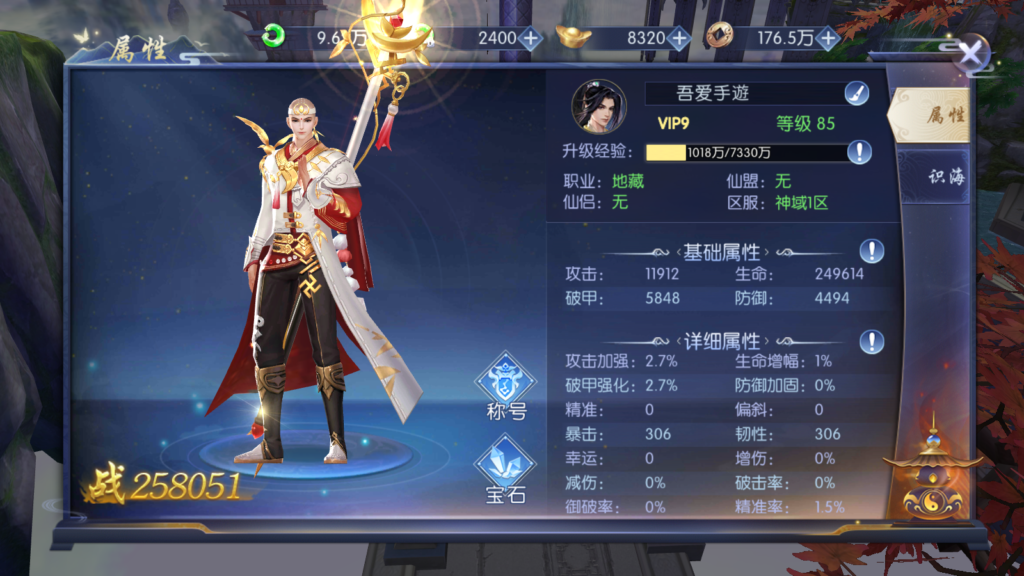This screenshot has height=576, width=1024.
Task: Add copper coins using the plus beside 176.5万
Action: point(827,38)
